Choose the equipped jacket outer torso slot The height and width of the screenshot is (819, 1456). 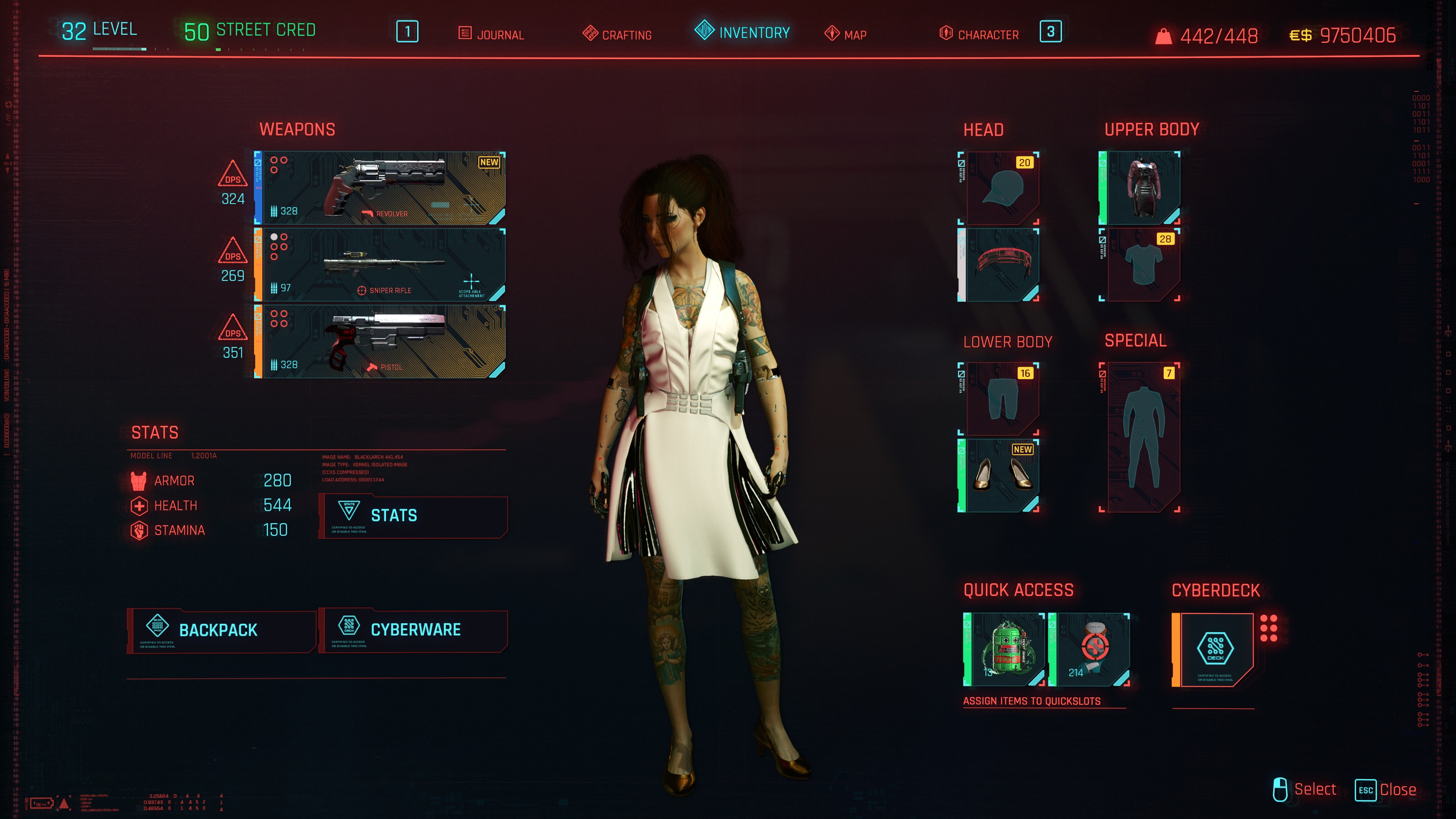(x=1140, y=188)
